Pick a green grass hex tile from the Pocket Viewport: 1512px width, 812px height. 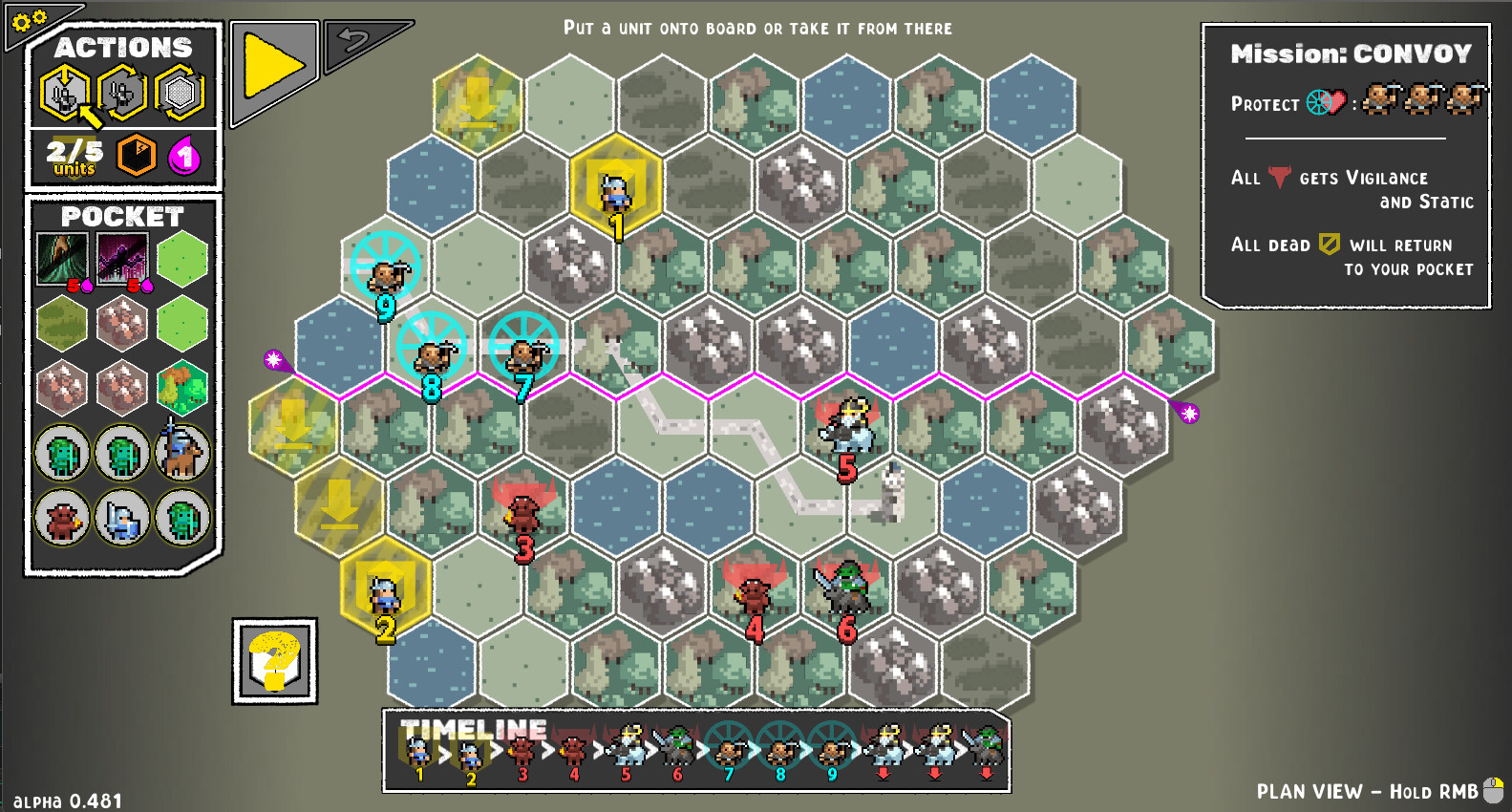(x=181, y=258)
